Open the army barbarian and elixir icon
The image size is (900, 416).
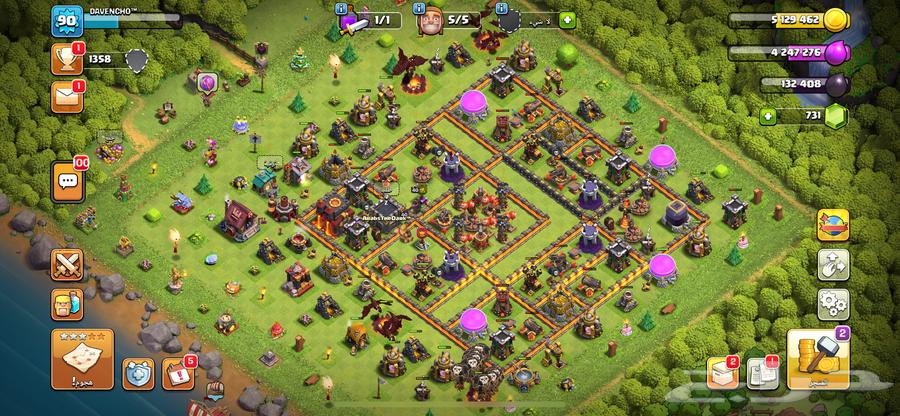68,305
